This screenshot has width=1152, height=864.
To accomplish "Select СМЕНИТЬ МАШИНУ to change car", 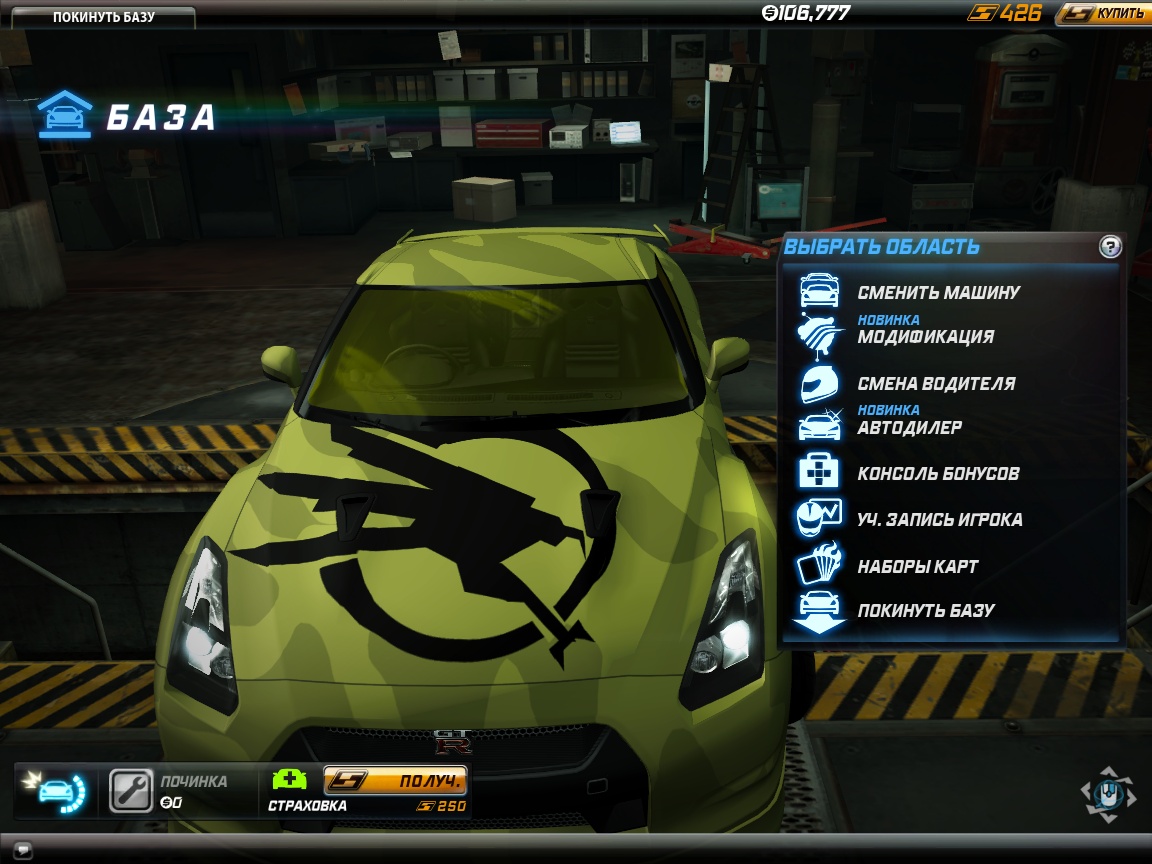I will coord(938,293).
